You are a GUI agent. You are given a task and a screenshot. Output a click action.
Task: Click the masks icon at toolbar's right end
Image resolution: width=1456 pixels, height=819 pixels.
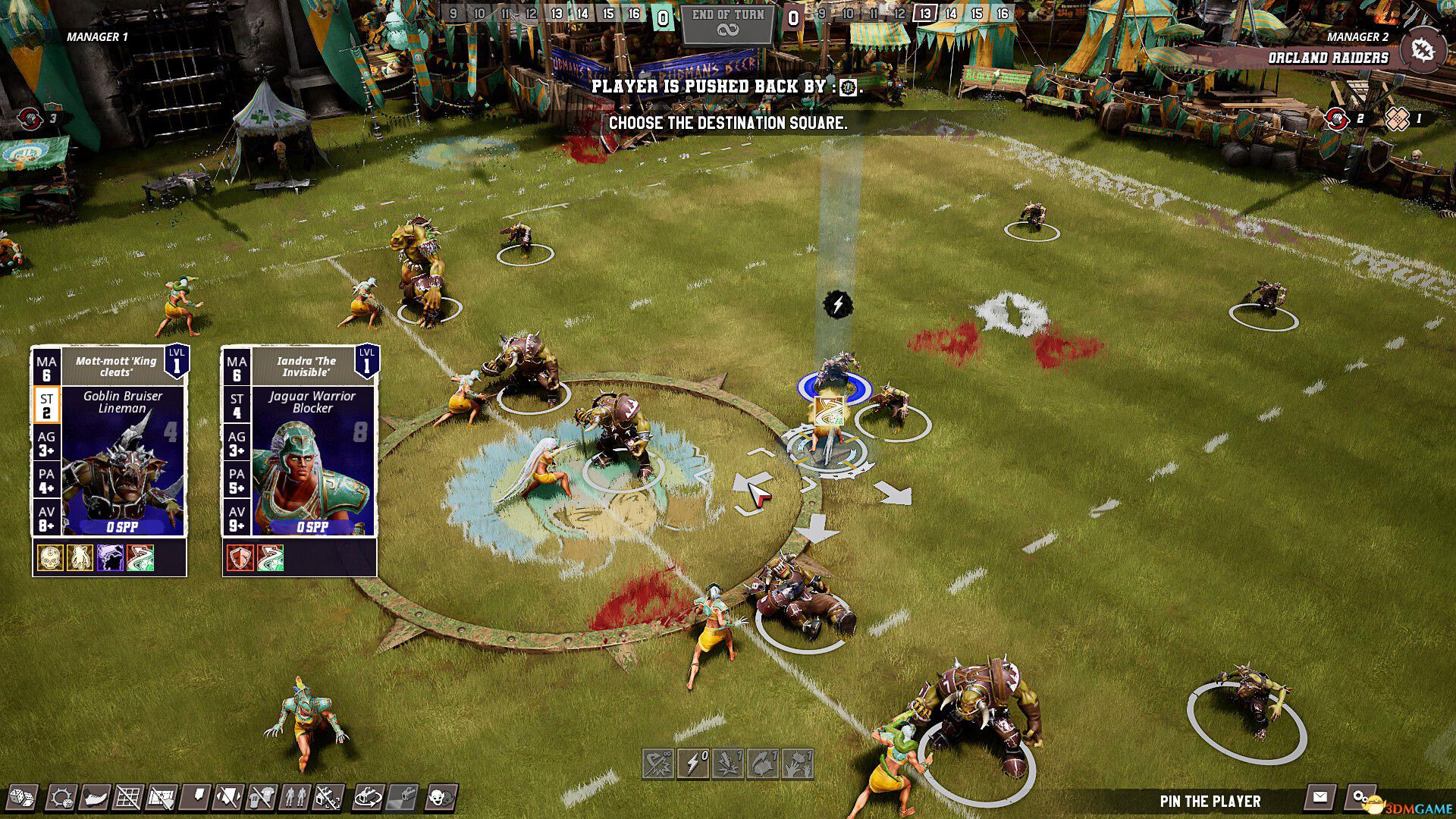440,798
